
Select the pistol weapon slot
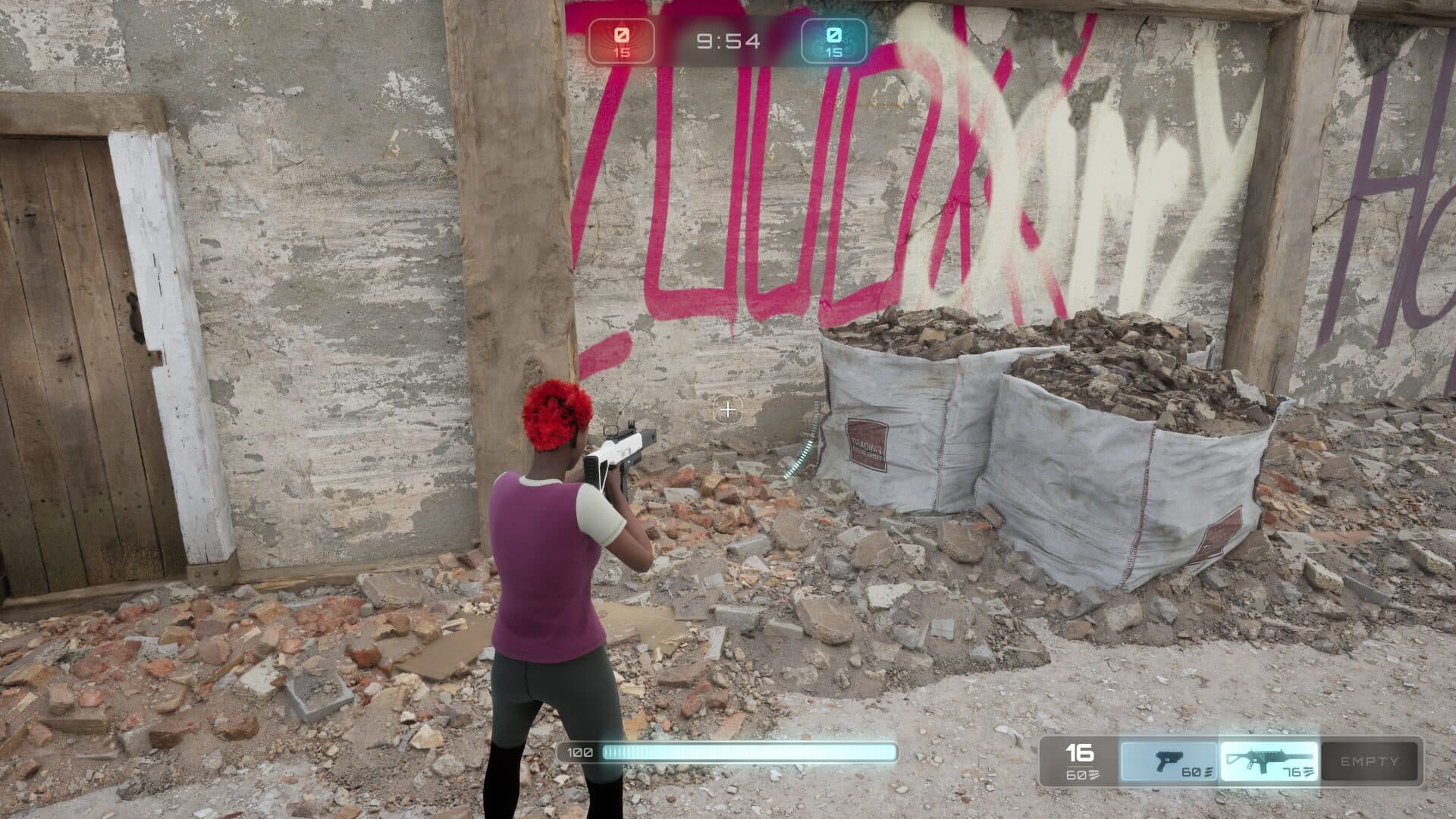[1169, 761]
